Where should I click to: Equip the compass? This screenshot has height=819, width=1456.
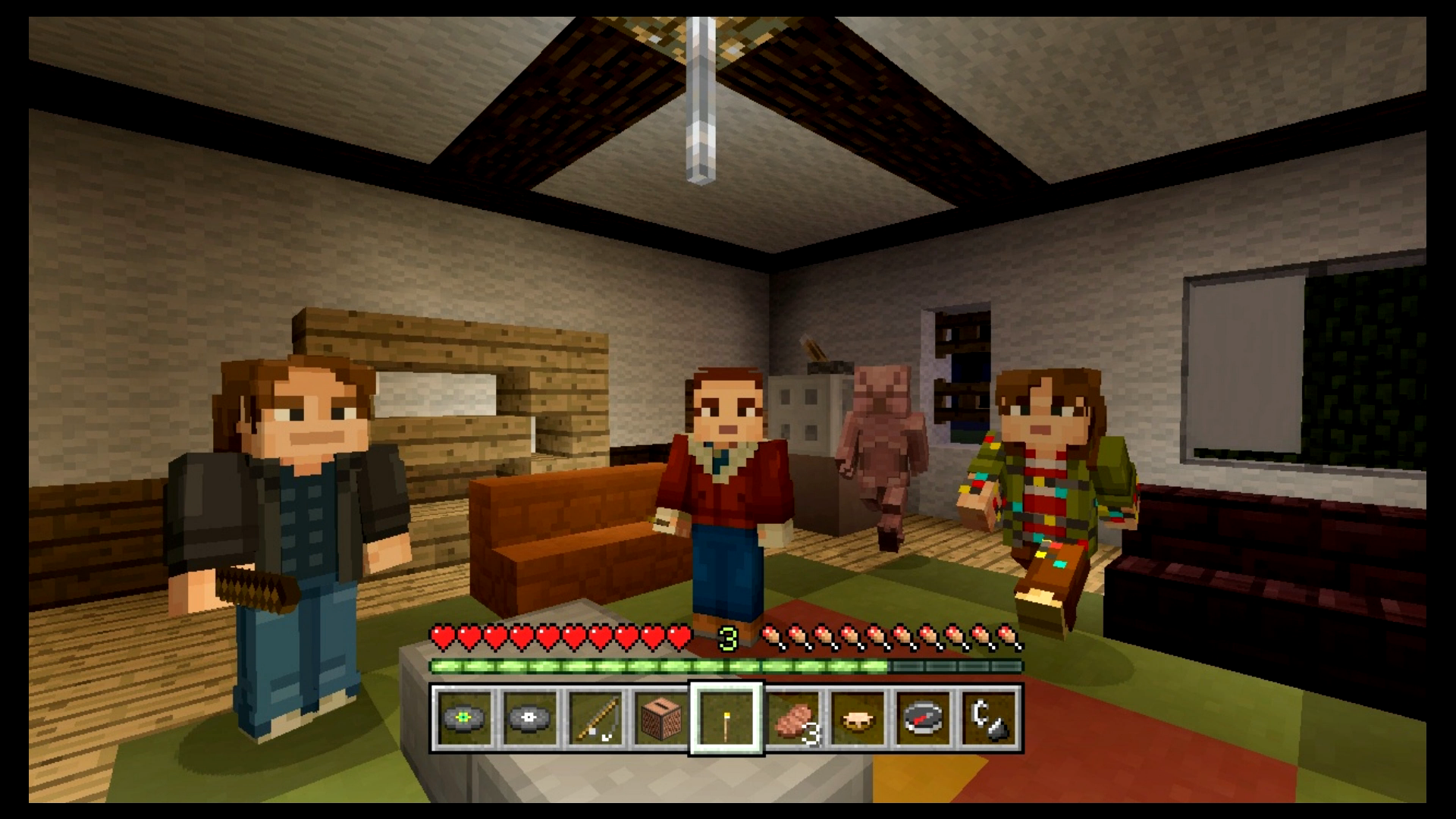coord(924,717)
